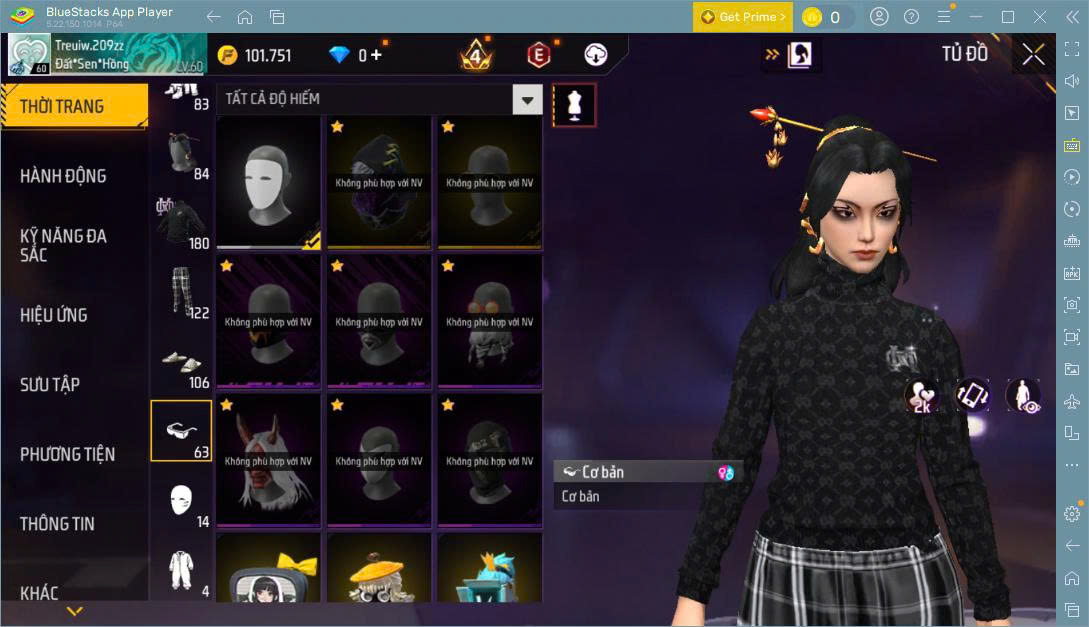The image size is (1089, 627).
Task: Open the THÔNG TIN tab
Action: (57, 523)
